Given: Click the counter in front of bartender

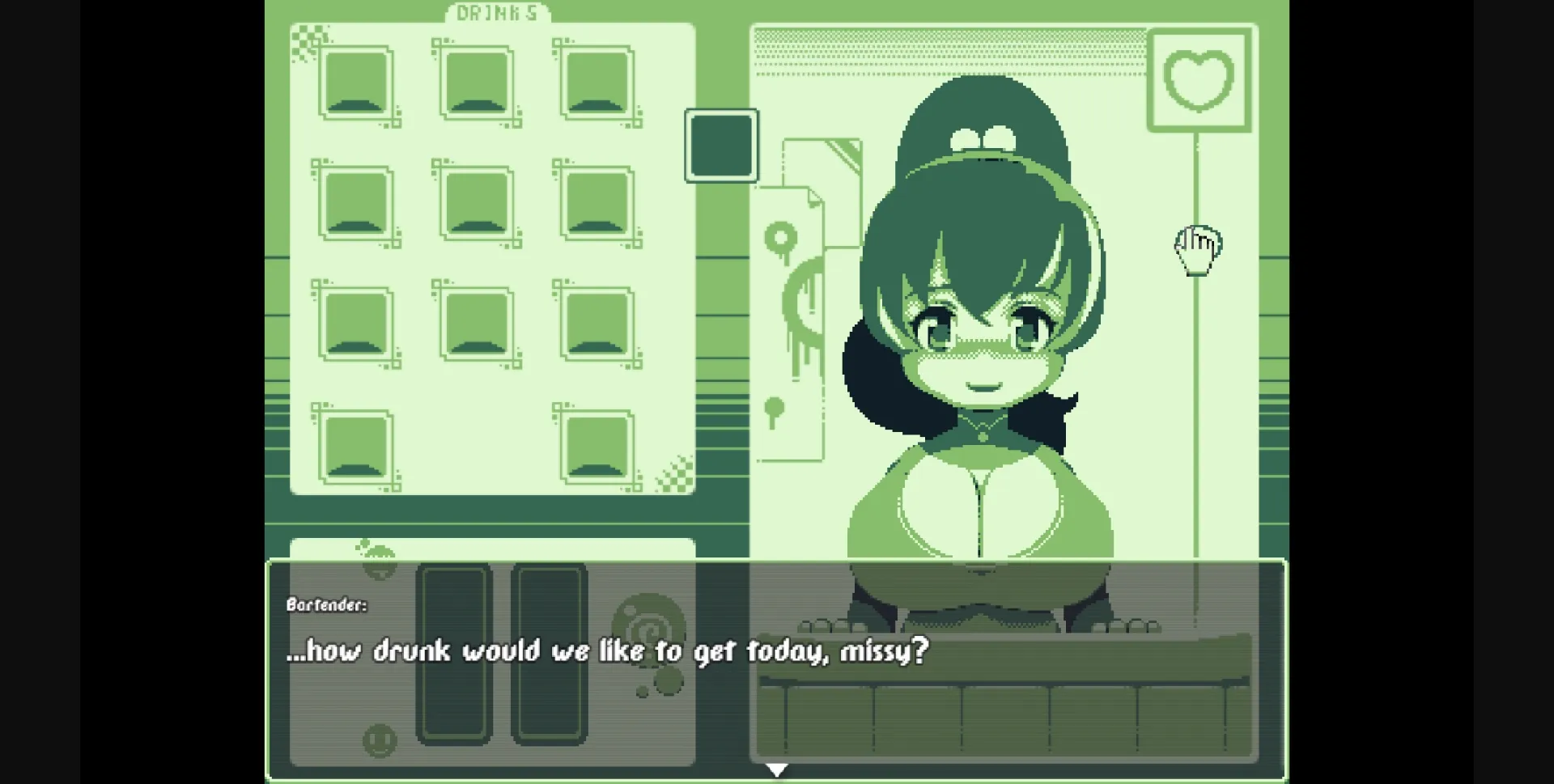Looking at the screenshot, I should [x=1004, y=712].
